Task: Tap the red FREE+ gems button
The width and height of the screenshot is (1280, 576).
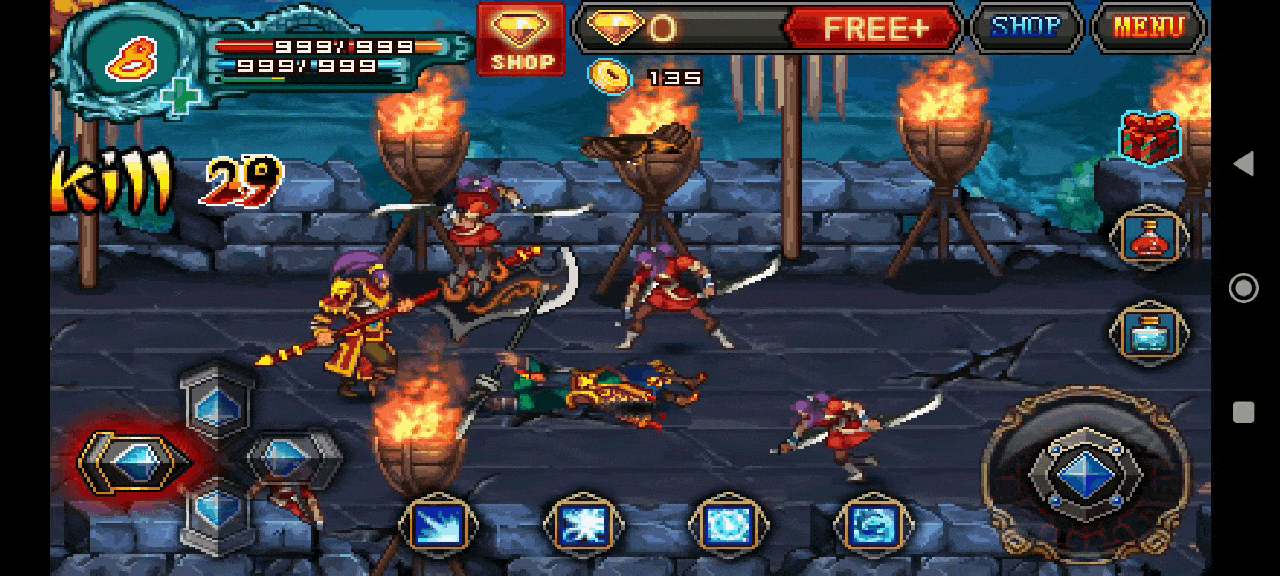Action: (873, 28)
